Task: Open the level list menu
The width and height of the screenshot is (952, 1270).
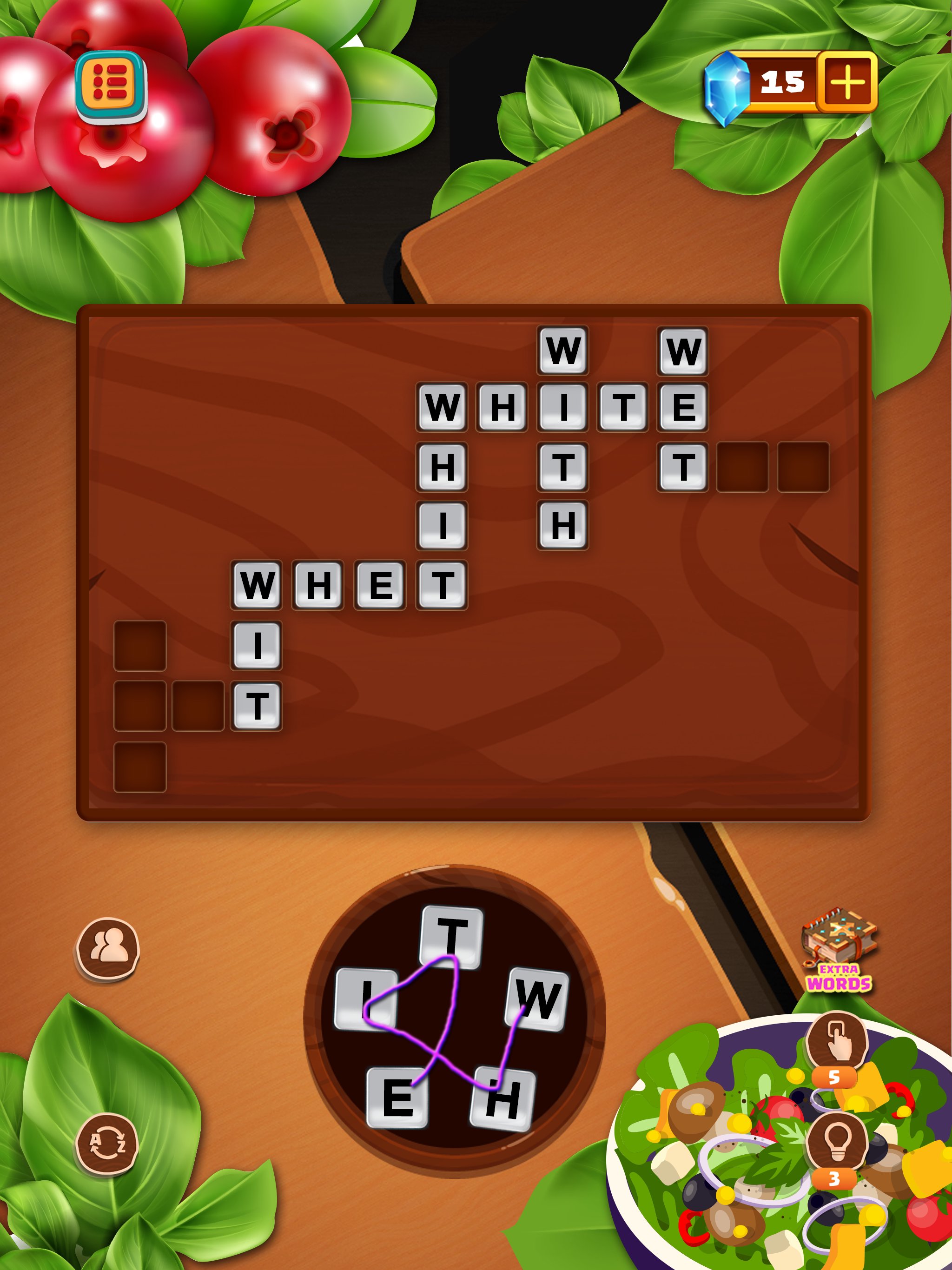Action: coord(112,85)
